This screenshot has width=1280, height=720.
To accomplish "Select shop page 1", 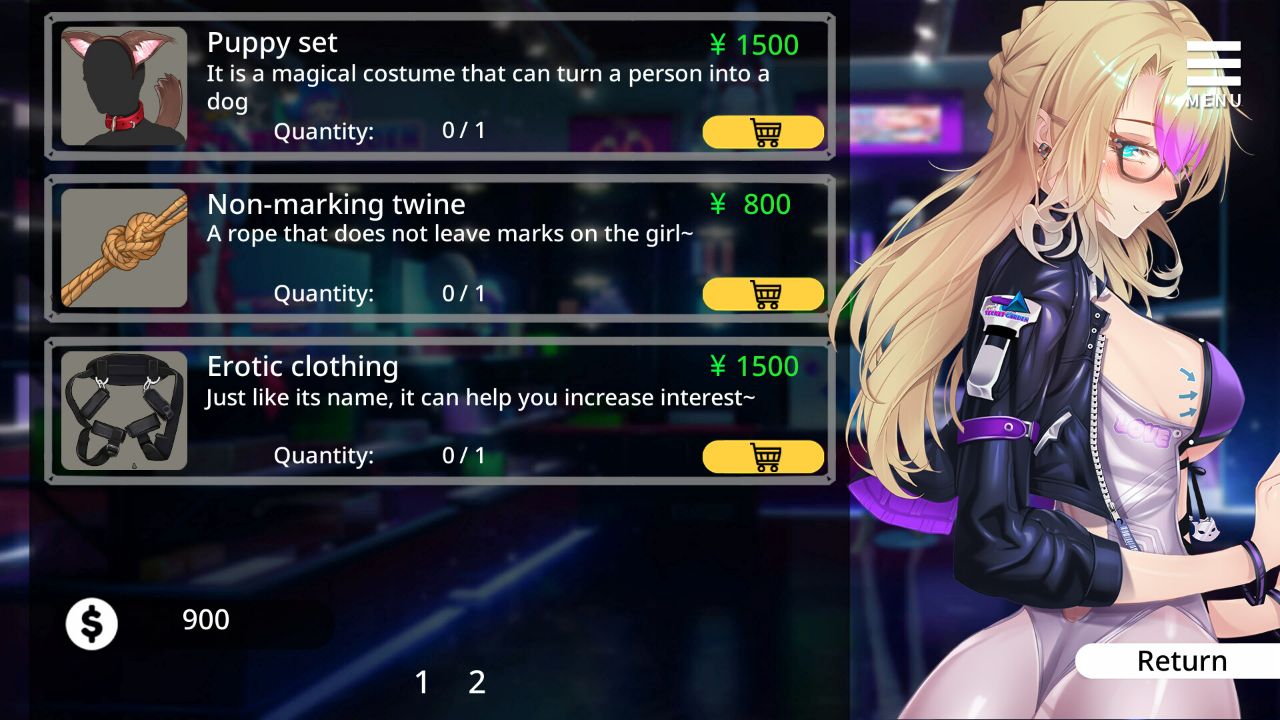I will coord(422,683).
